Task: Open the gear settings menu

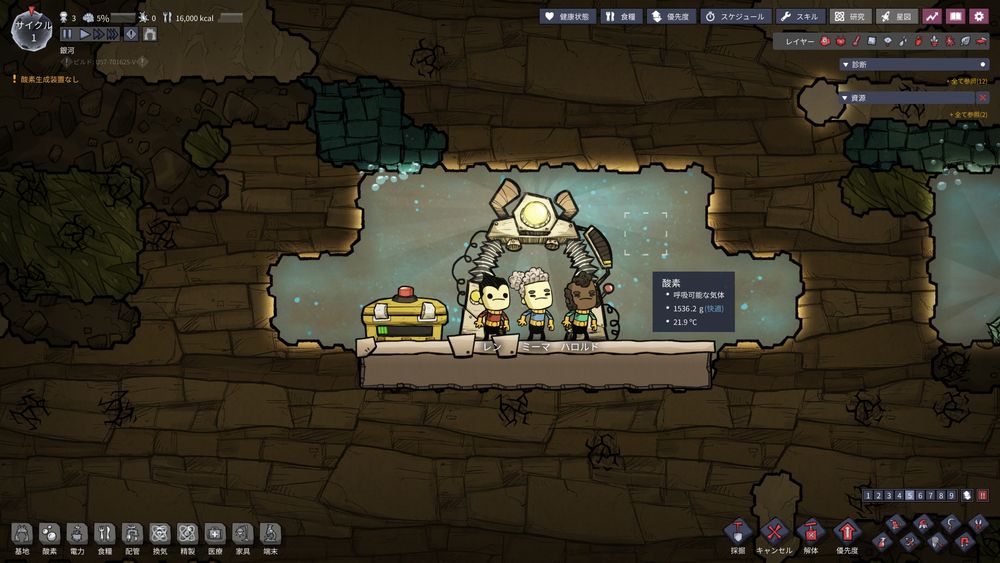Action: [979, 17]
